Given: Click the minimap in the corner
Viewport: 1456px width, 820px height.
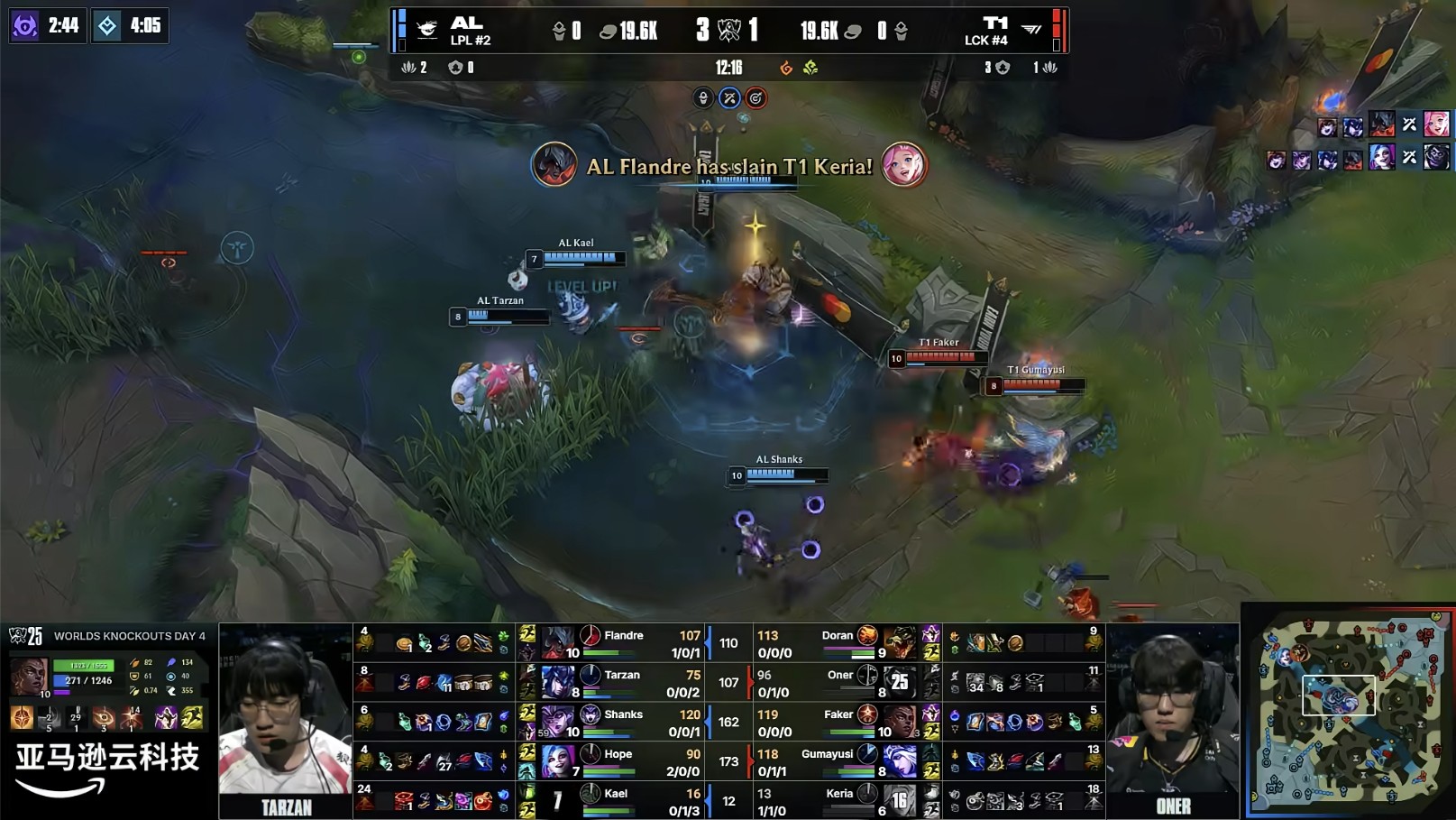Looking at the screenshot, I should 1350,713.
